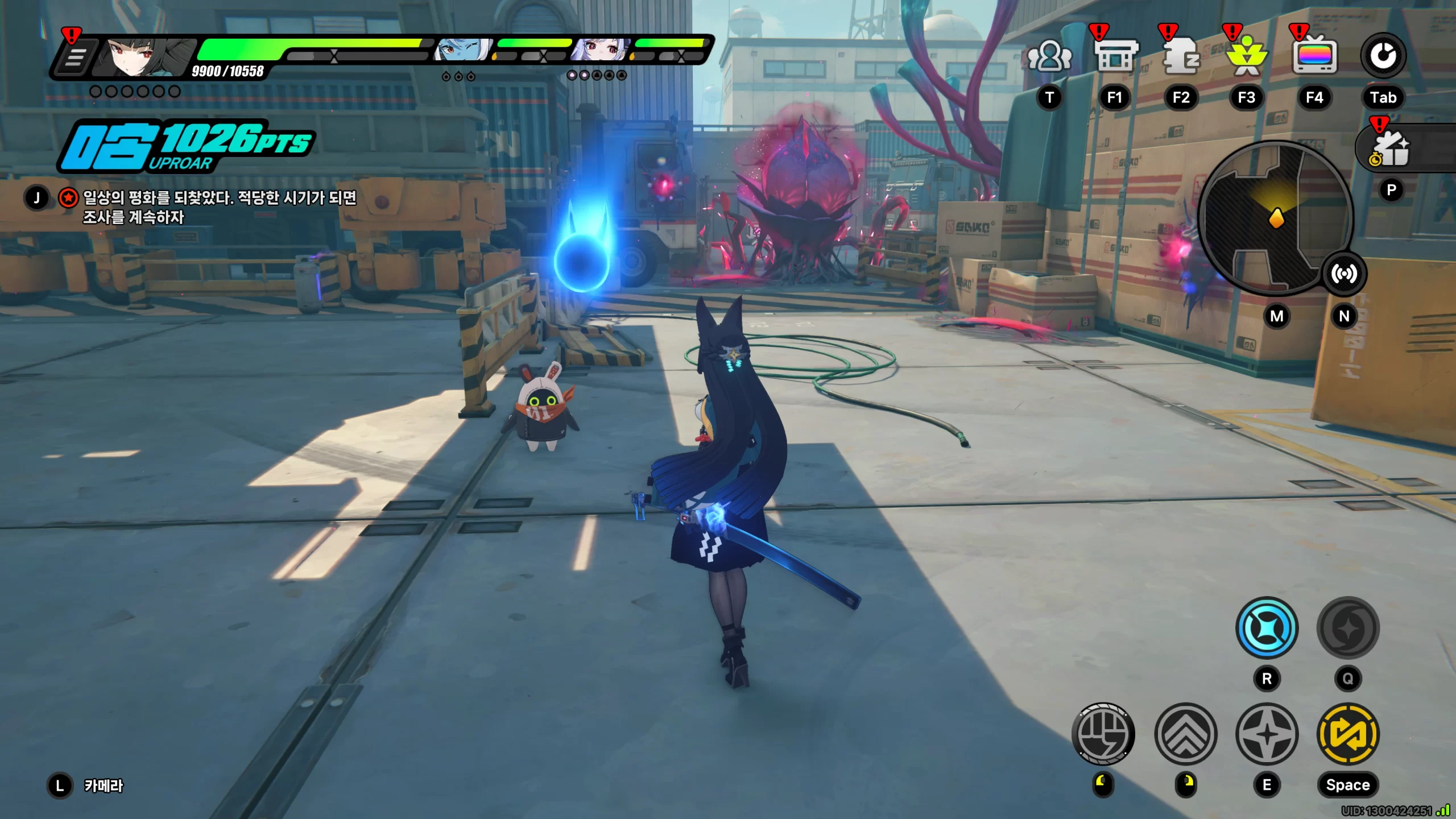Use the four-point star special skill
This screenshot has width=1456, height=819.
1267,734
